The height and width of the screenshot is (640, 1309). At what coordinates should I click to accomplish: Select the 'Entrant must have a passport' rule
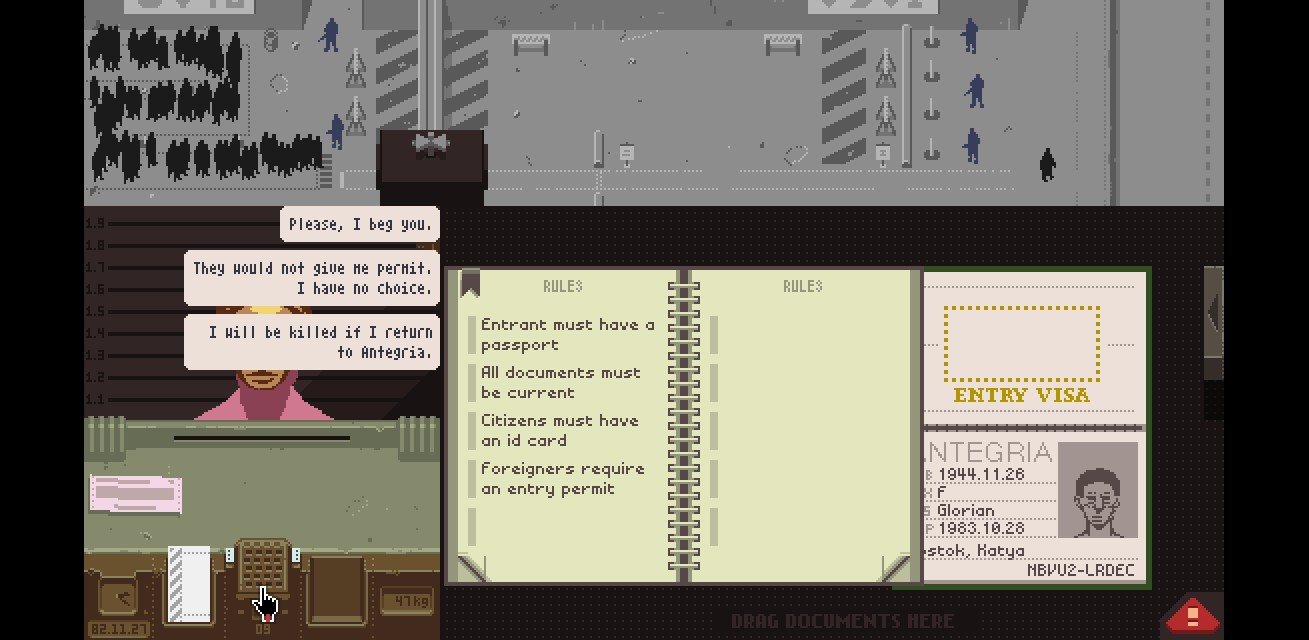click(567, 335)
